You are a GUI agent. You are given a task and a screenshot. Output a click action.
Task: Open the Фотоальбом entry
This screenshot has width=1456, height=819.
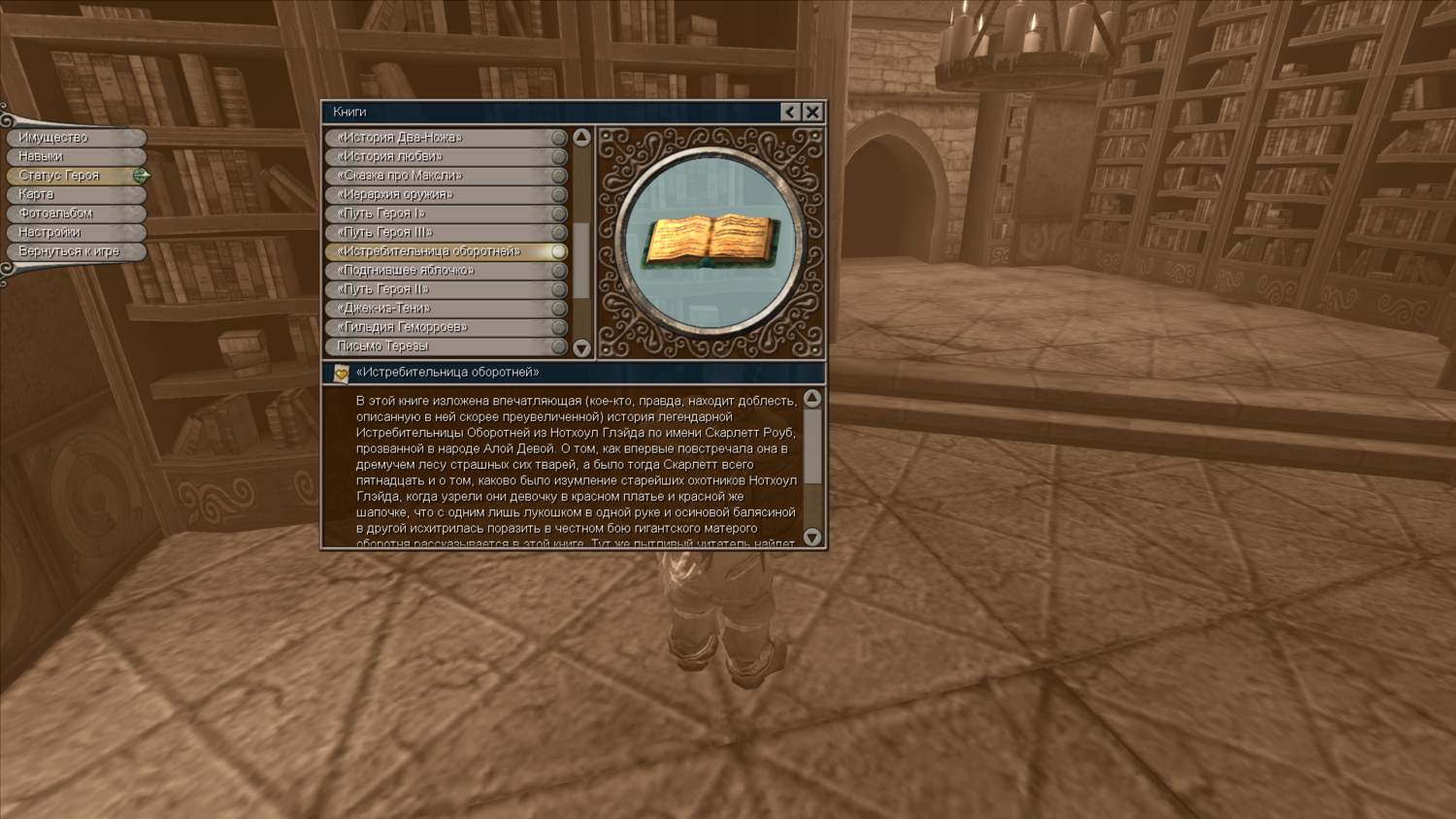click(75, 213)
